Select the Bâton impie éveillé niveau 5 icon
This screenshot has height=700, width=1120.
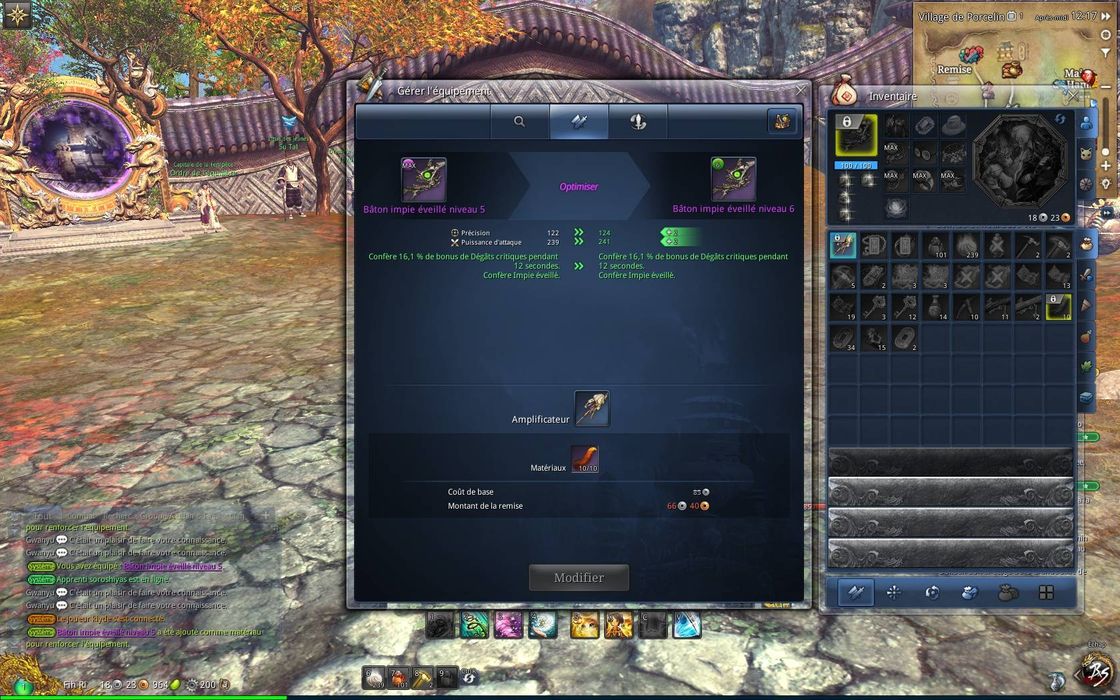coord(424,179)
